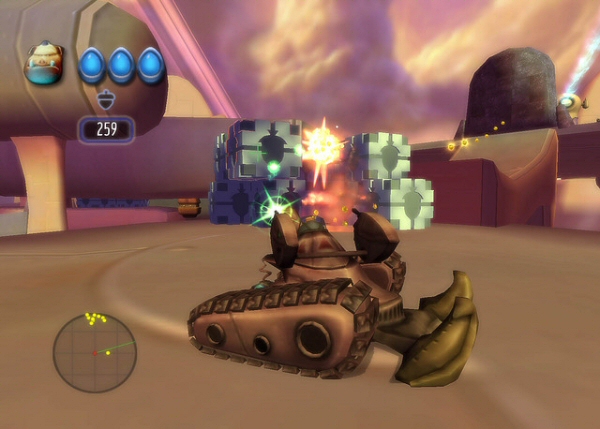Open the circular radar minimap
The width and height of the screenshot is (600, 429).
point(94,352)
